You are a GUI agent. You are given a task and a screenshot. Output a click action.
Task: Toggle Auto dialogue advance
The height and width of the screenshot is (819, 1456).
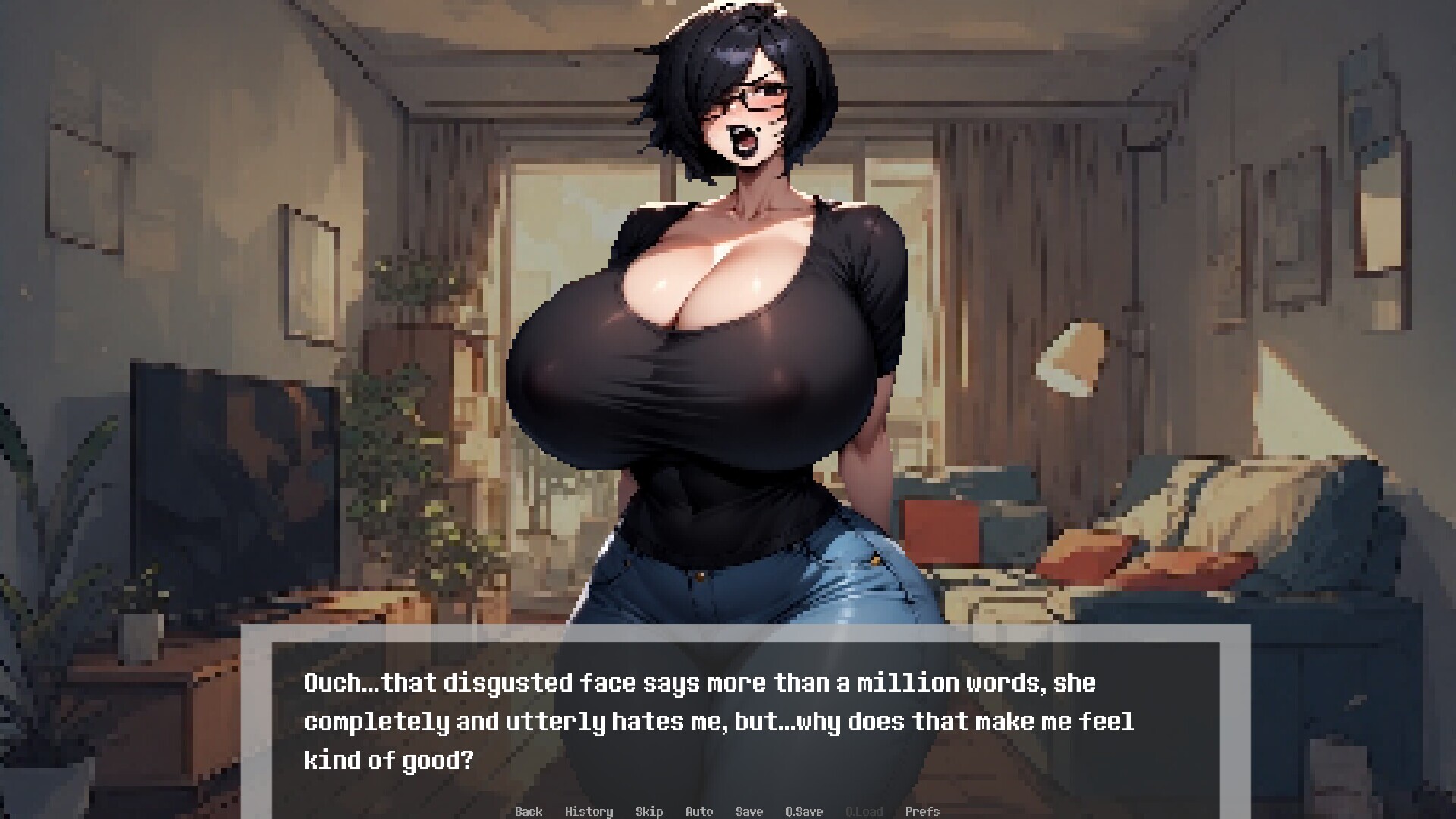pos(699,811)
